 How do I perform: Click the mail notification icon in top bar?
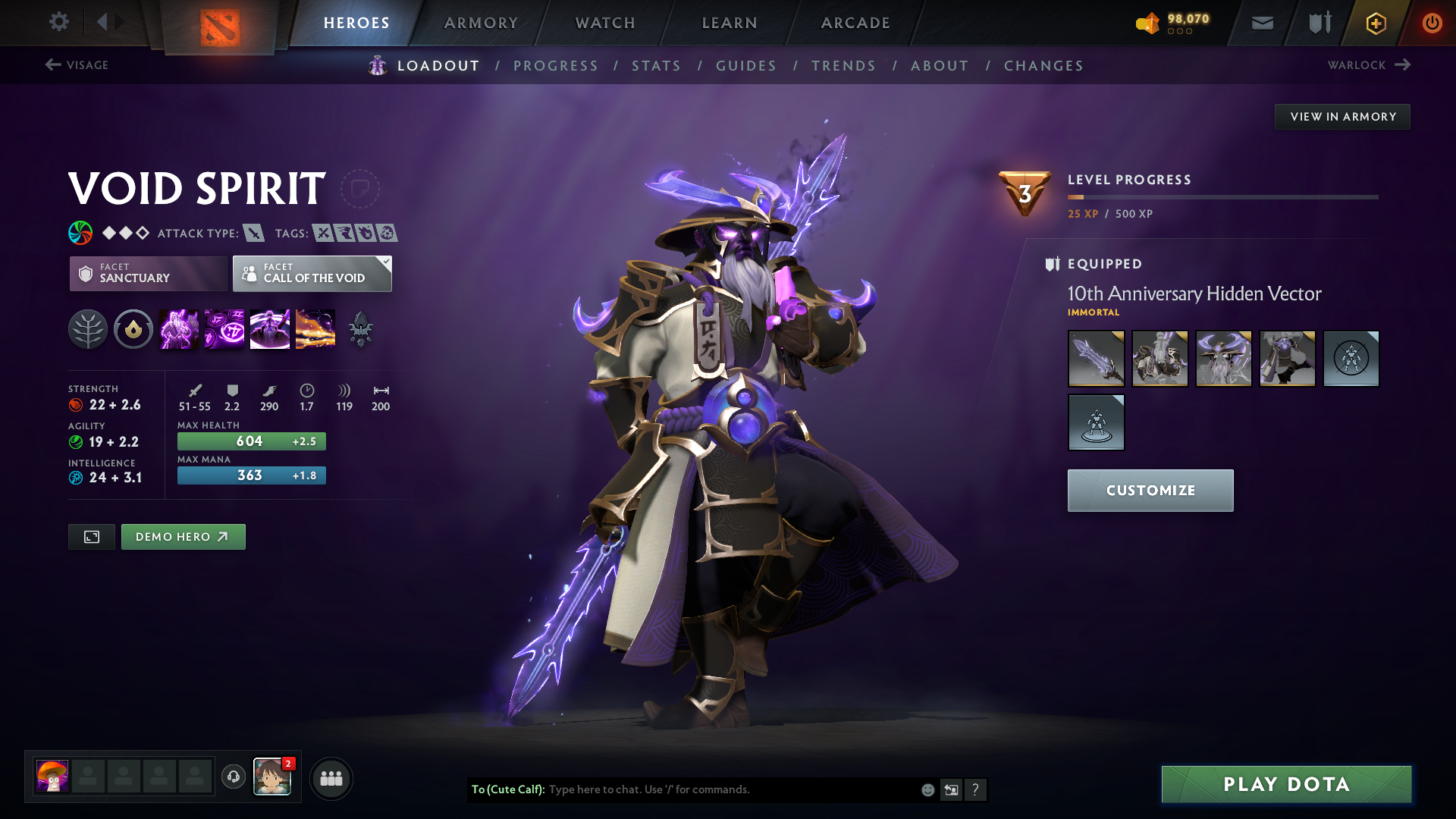[x=1261, y=22]
